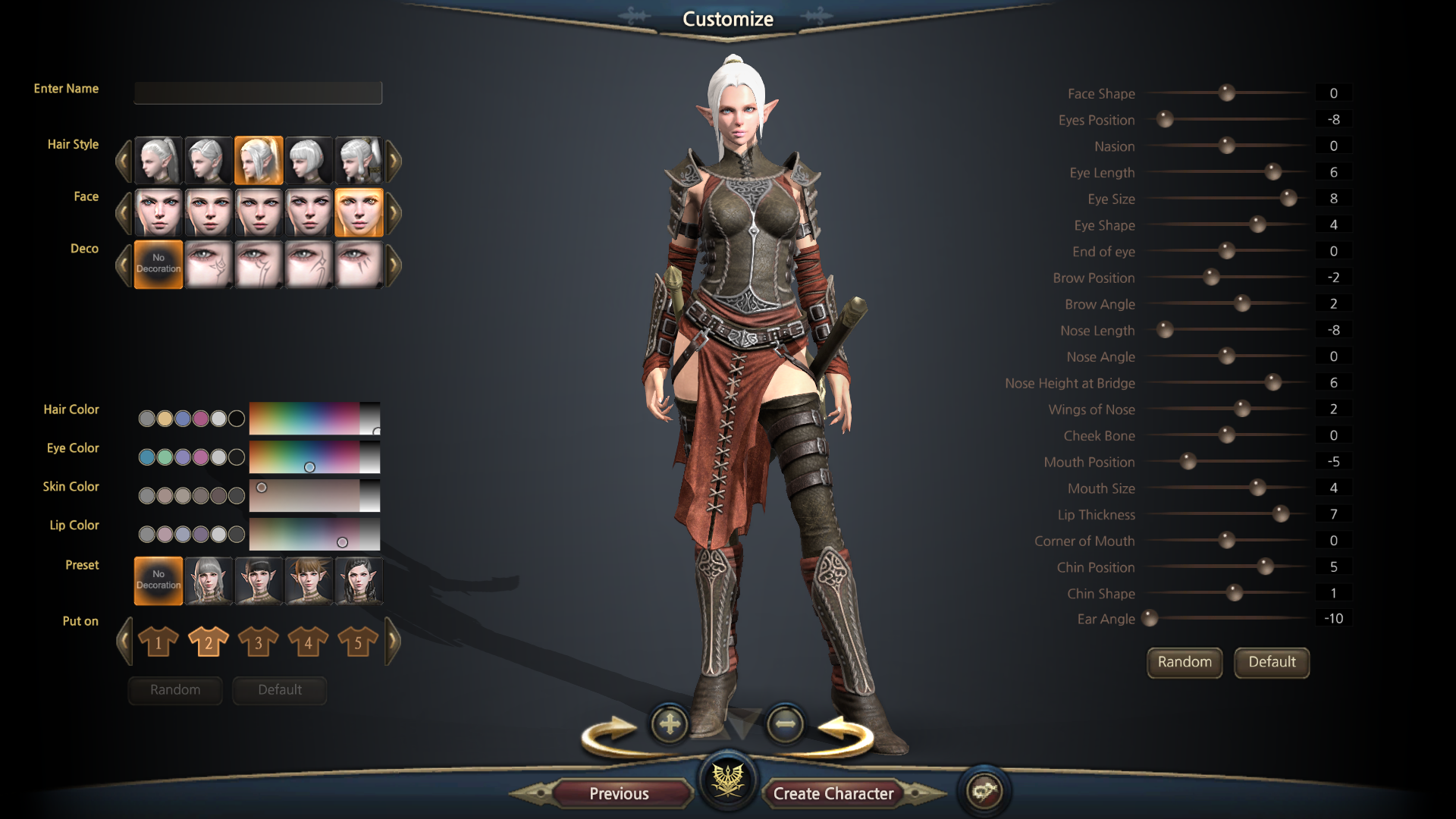Click the Enter Name text field

pyautogui.click(x=258, y=93)
